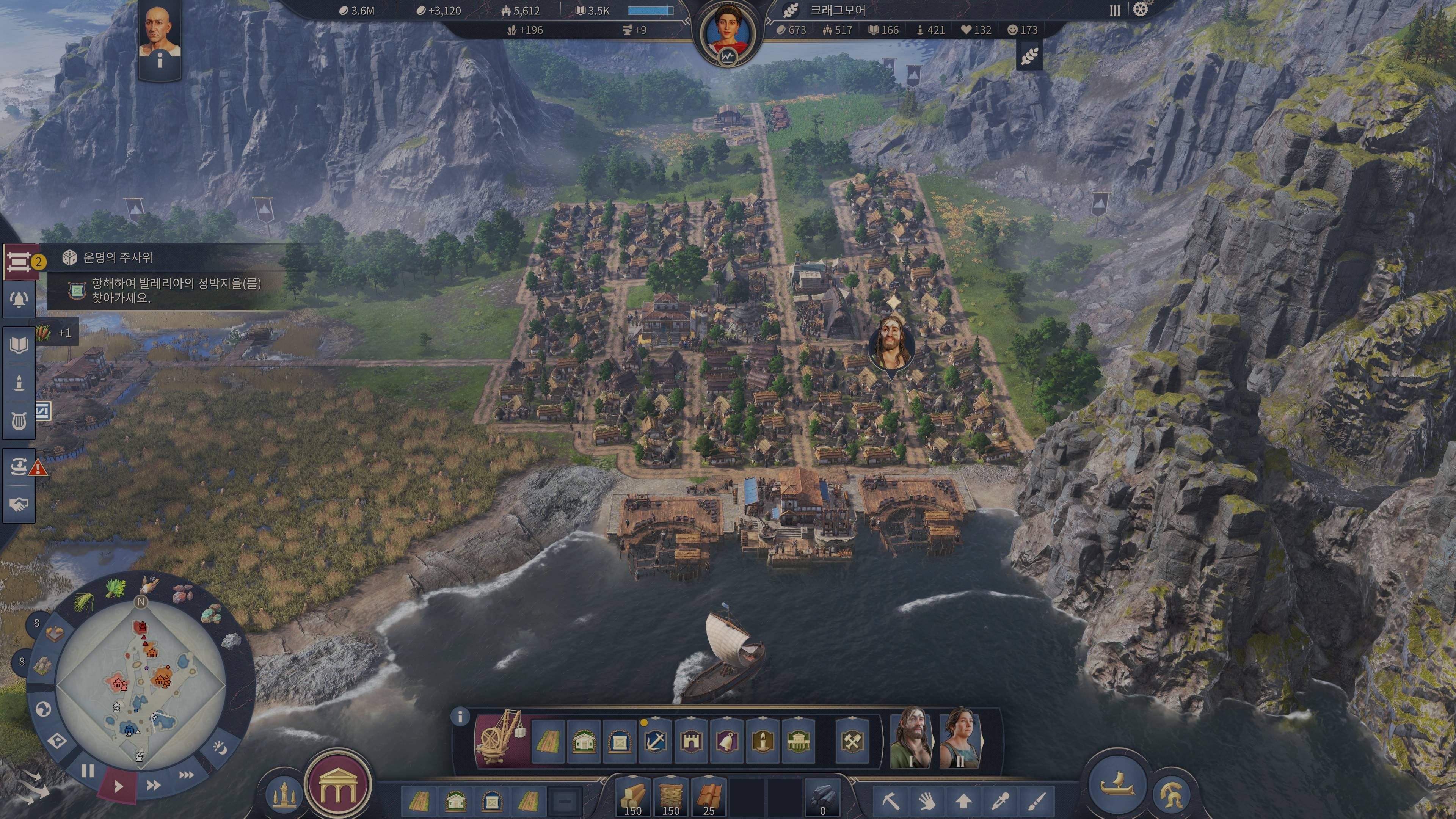Select the candle building category
This screenshot has width=1456, height=819.
click(763, 741)
